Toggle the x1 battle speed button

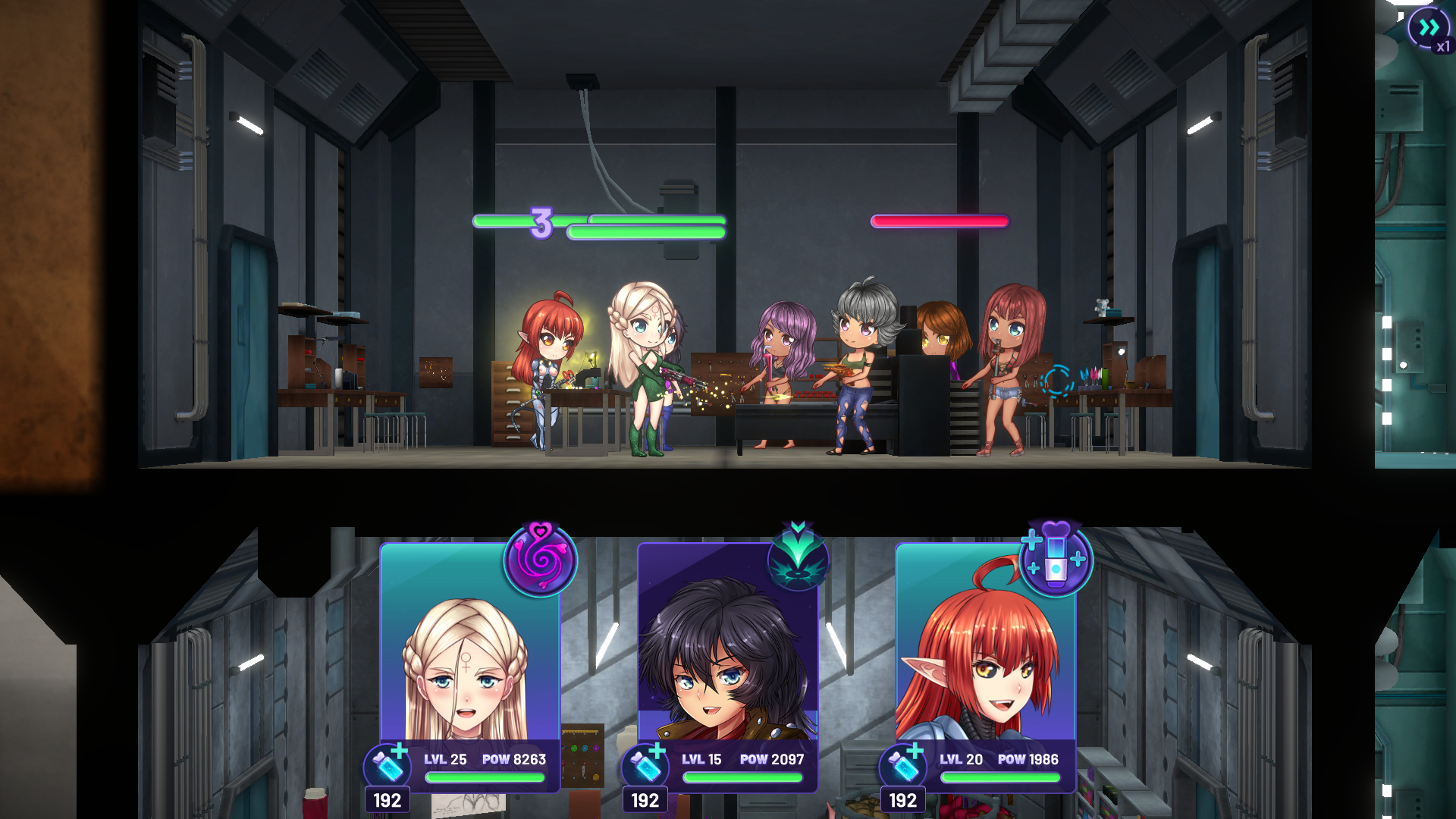(x=1429, y=30)
